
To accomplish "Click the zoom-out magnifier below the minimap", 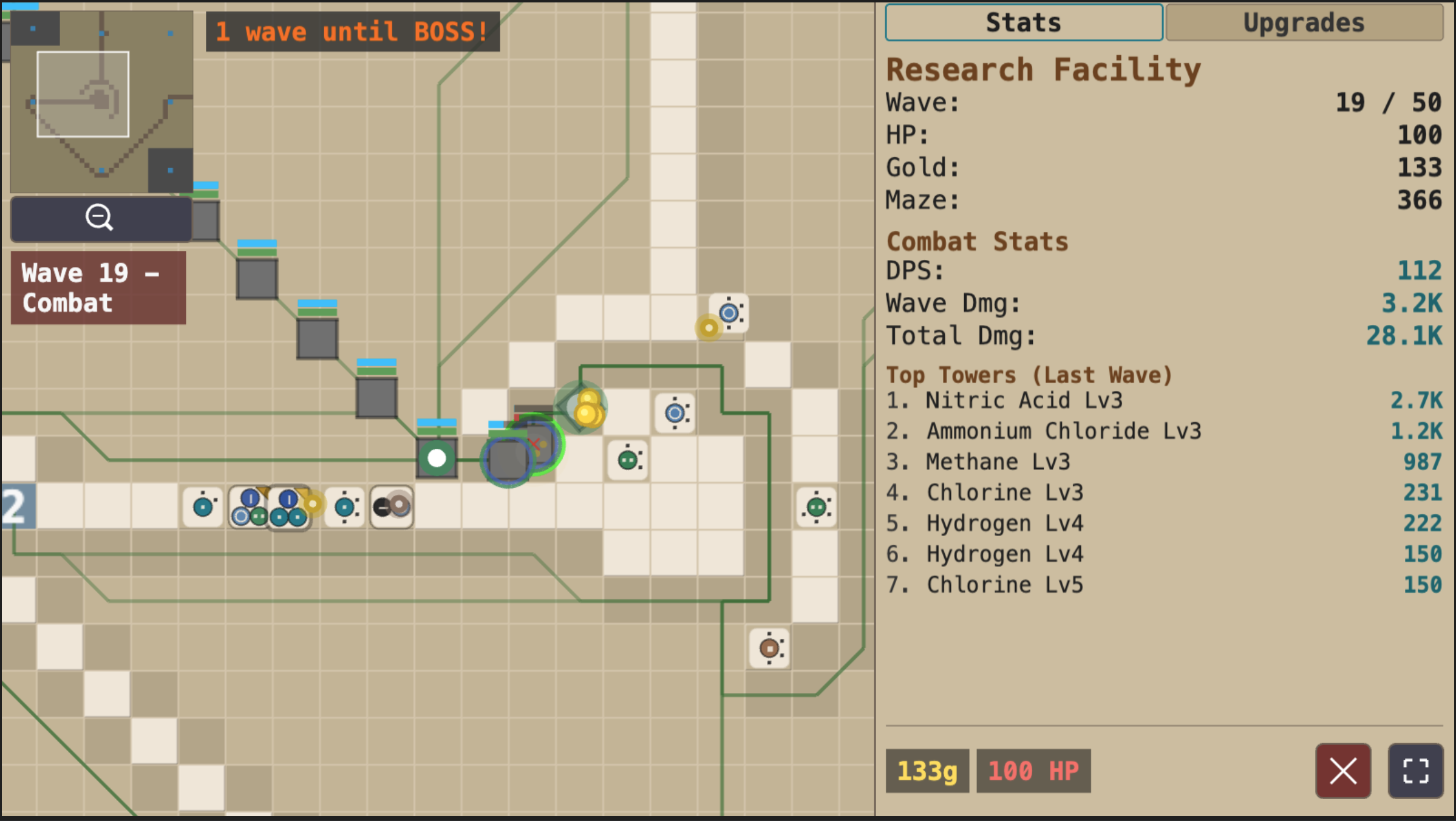I will point(100,217).
